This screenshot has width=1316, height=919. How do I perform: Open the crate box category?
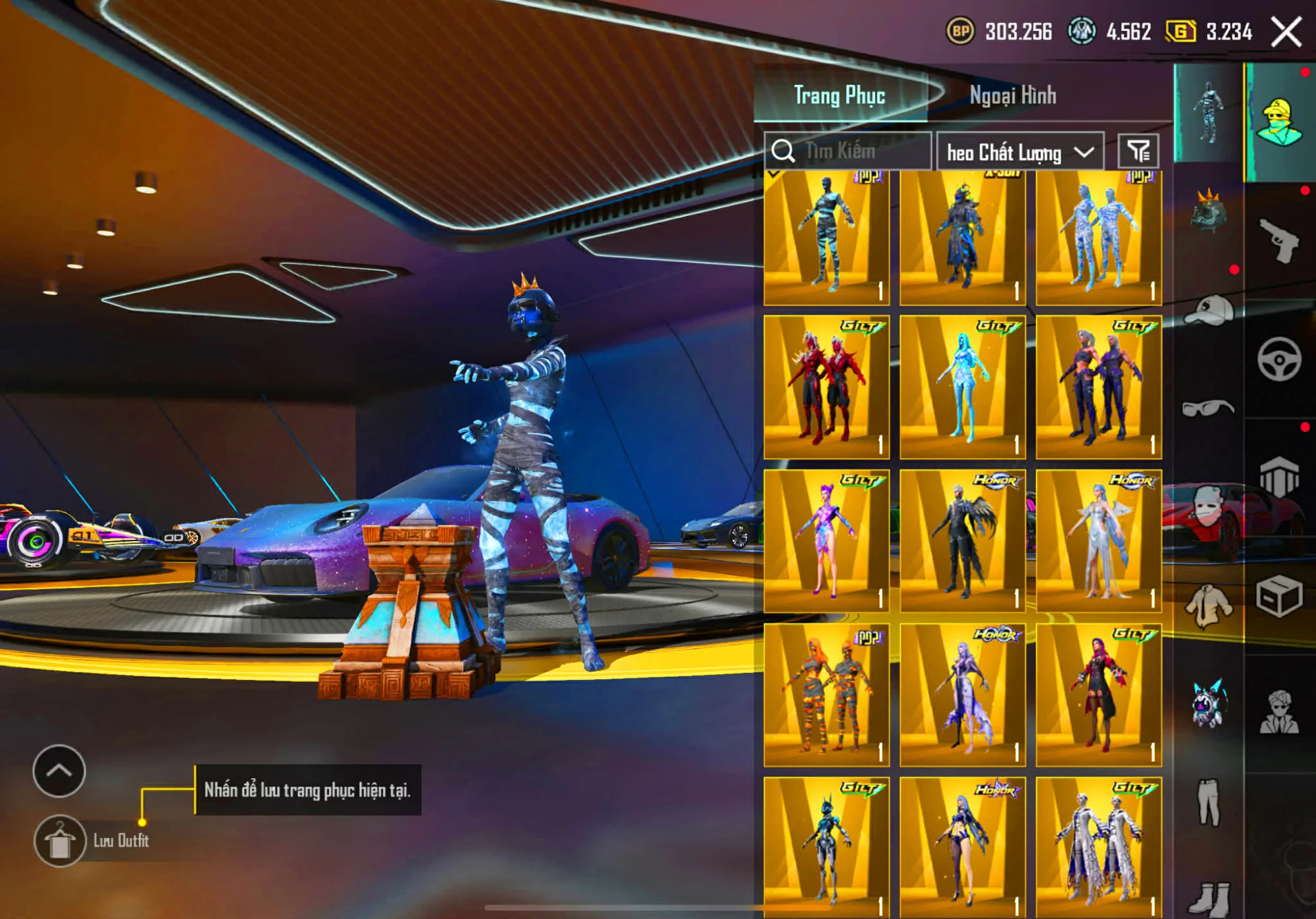1278,596
